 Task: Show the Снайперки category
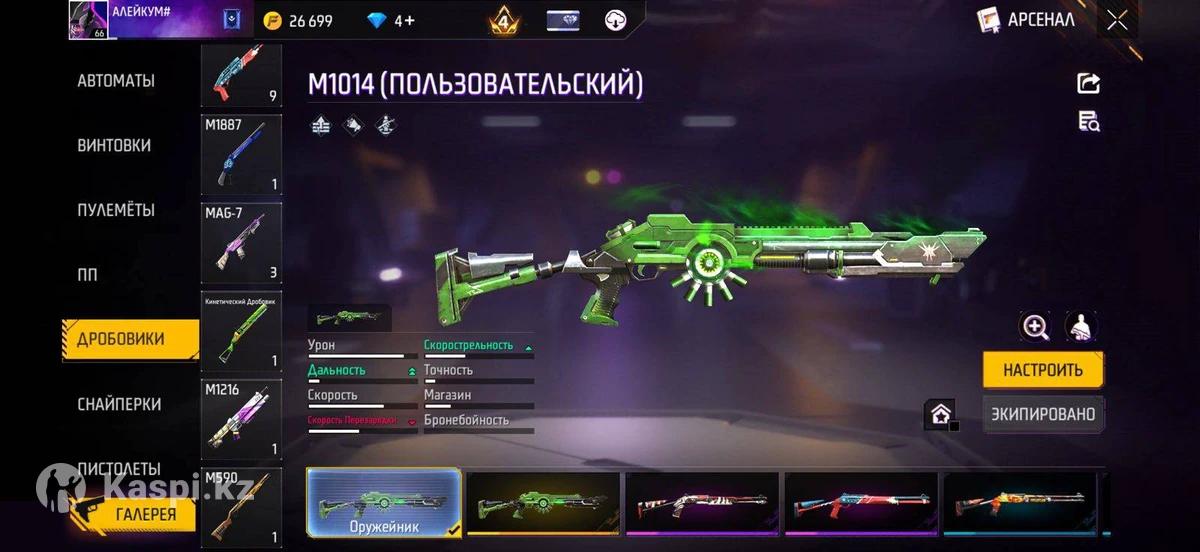[119, 404]
